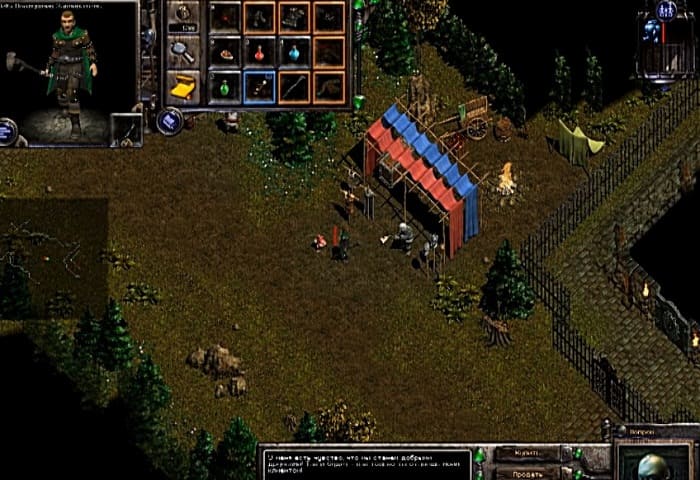Screen dimensions: 700x480
Task: Click the Купить (Buy) button
Action: coord(526,454)
